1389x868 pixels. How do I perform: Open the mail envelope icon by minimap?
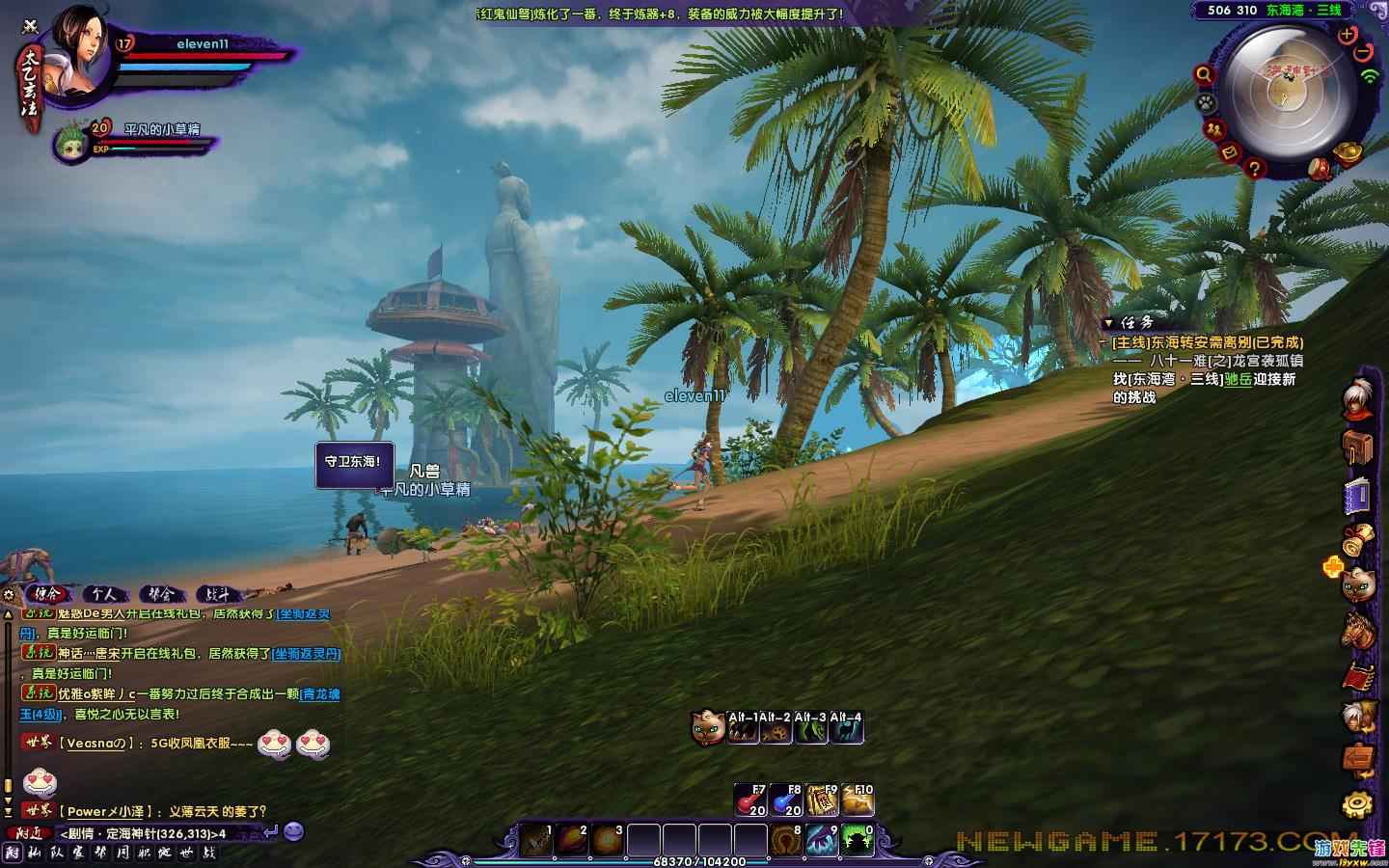pyautogui.click(x=1230, y=151)
